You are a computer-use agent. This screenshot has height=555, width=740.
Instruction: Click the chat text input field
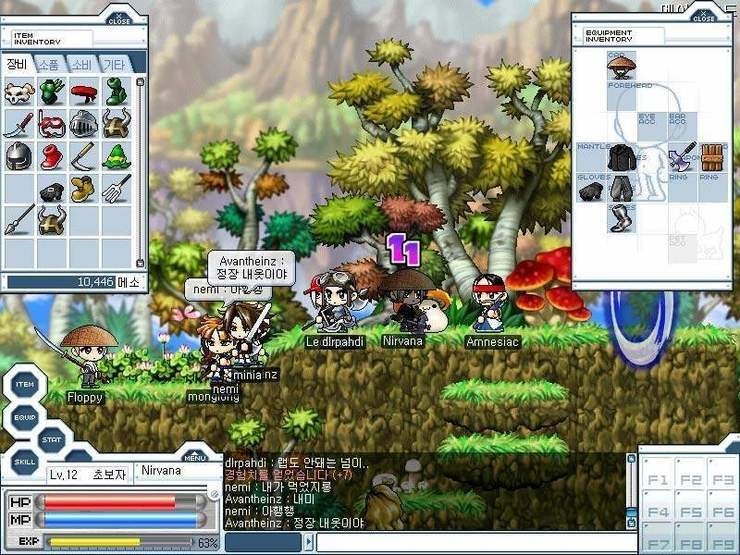[468, 543]
